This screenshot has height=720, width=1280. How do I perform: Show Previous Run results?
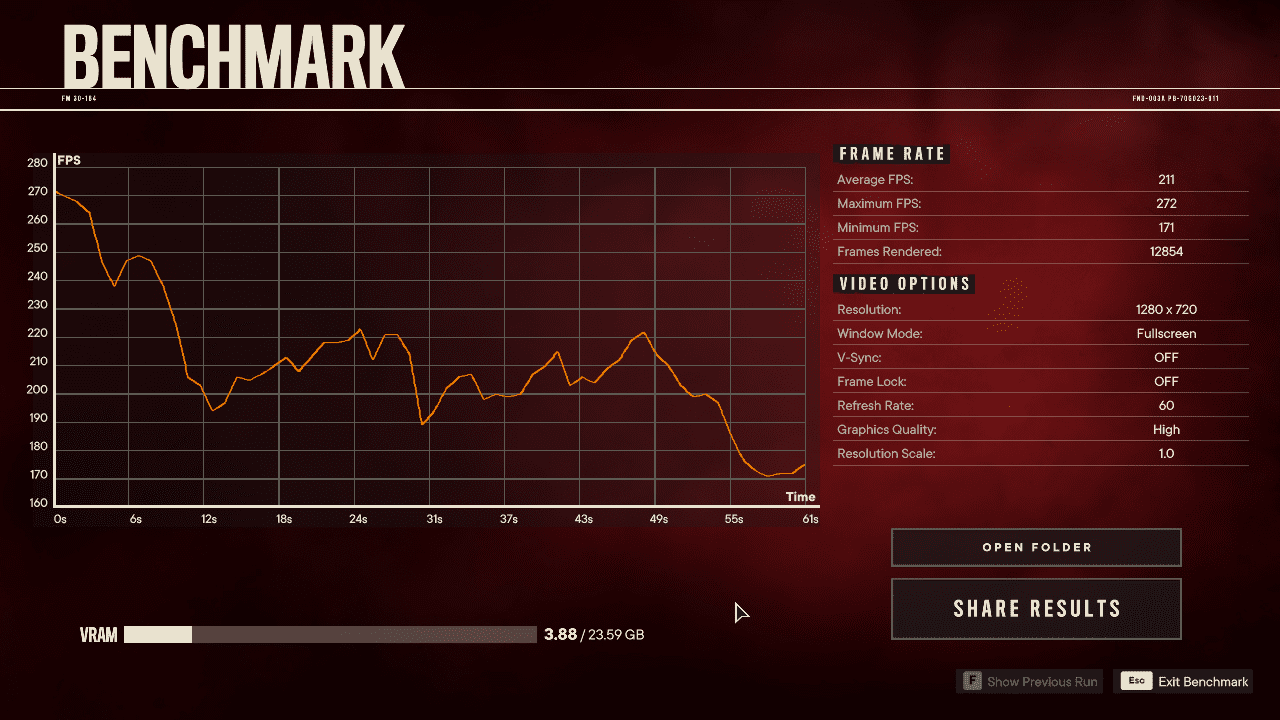pyautogui.click(x=1030, y=682)
